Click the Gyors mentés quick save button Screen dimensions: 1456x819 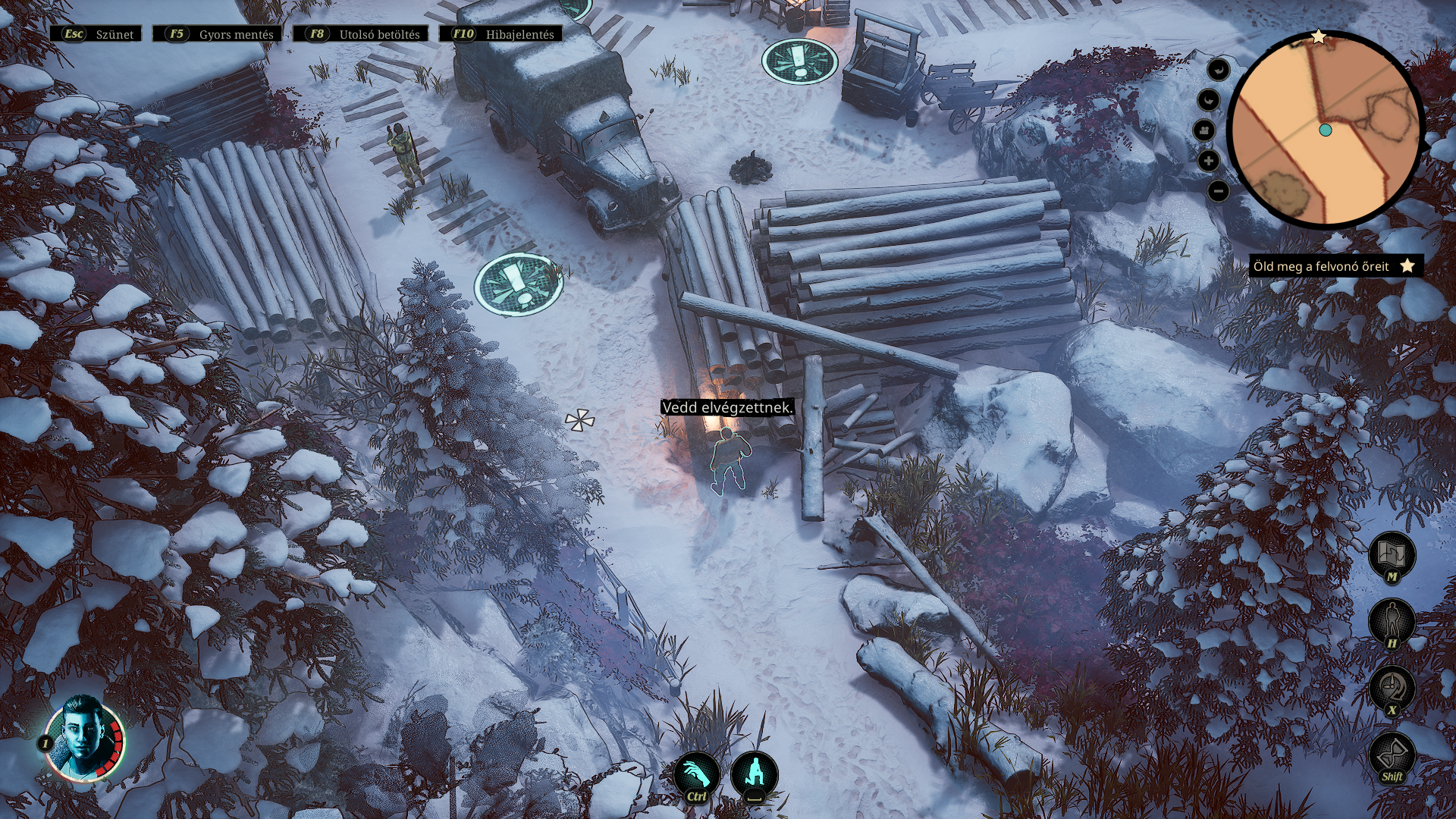point(218,34)
